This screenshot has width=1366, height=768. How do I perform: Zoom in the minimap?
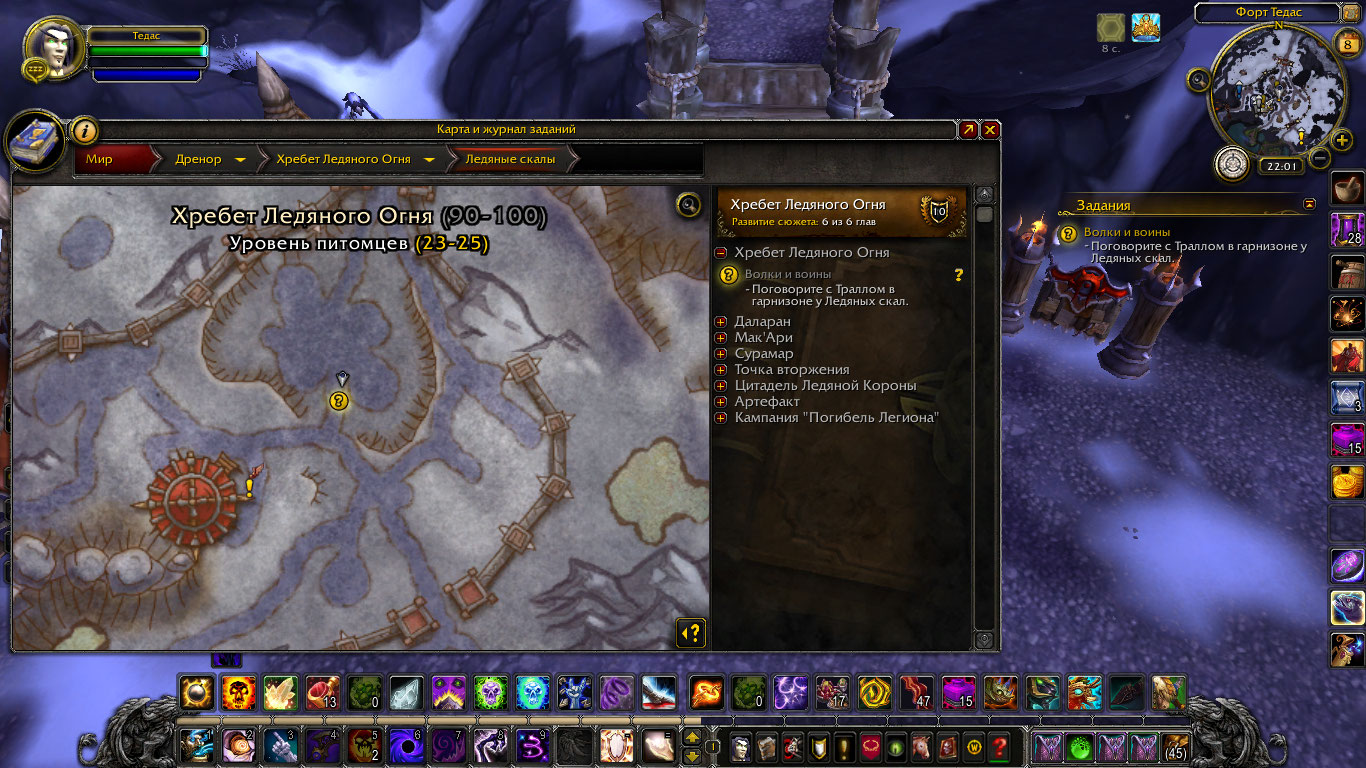pyautogui.click(x=1342, y=139)
